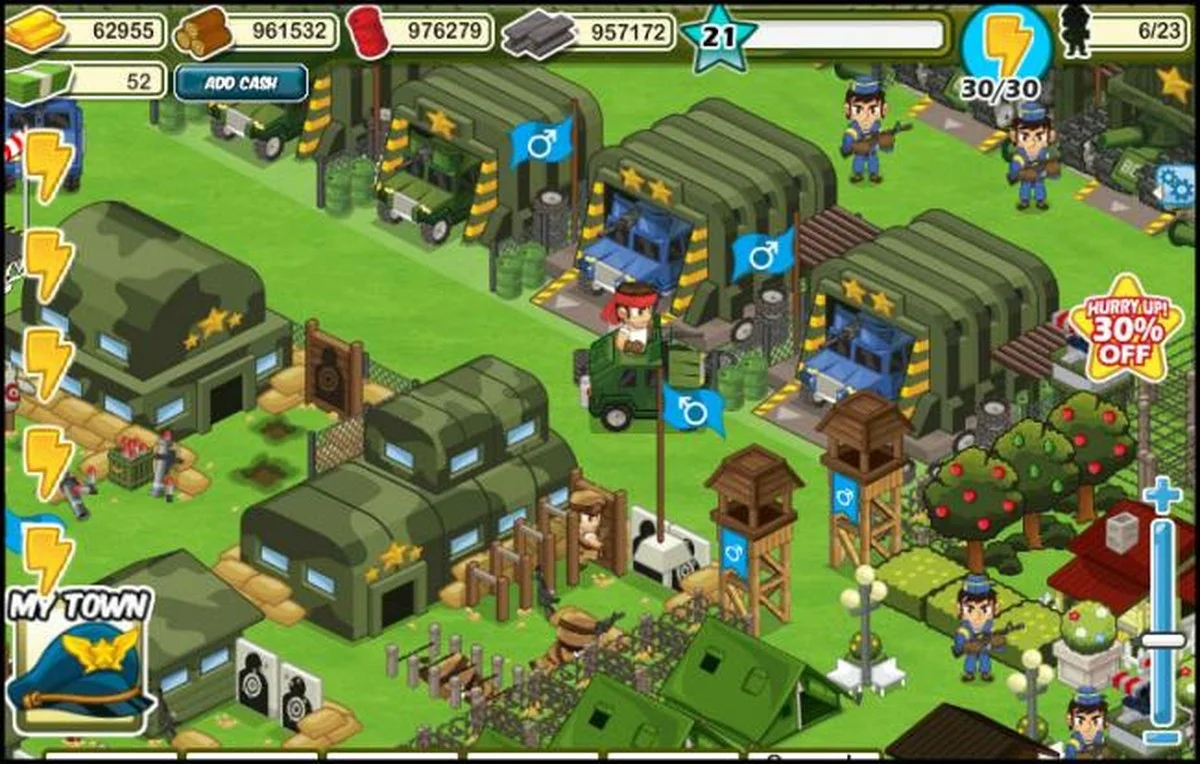Click the zoom-in plus button
Viewport: 1200px width, 764px height.
(x=1162, y=496)
